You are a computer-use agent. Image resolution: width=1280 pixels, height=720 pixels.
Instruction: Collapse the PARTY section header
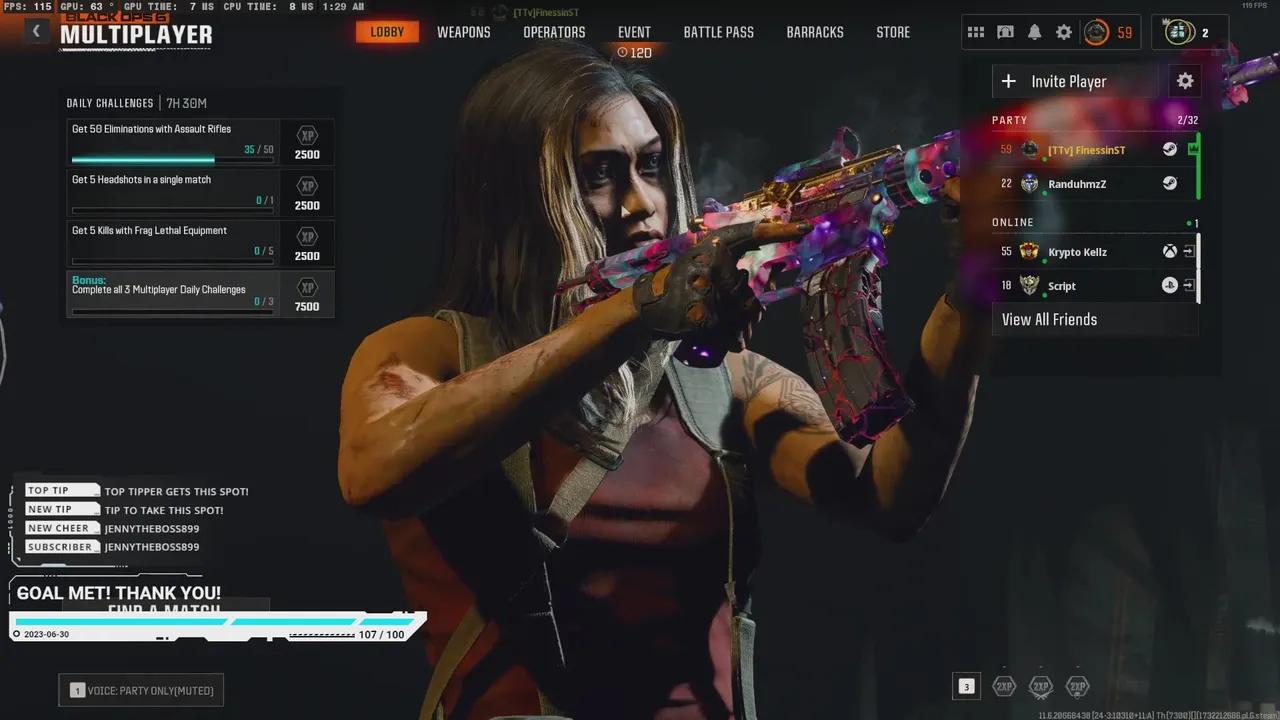point(1009,120)
